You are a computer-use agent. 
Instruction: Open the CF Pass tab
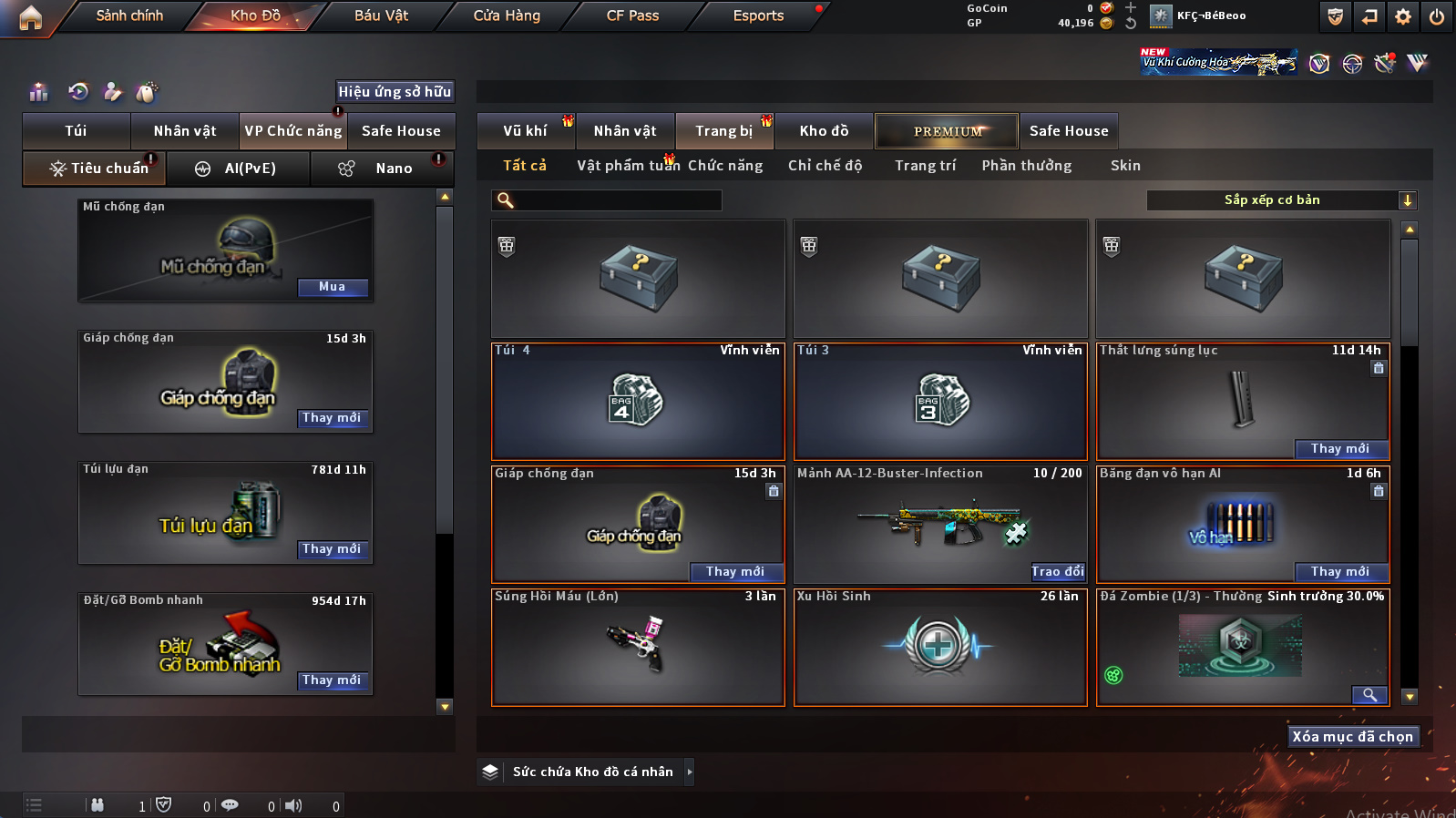coord(632,15)
